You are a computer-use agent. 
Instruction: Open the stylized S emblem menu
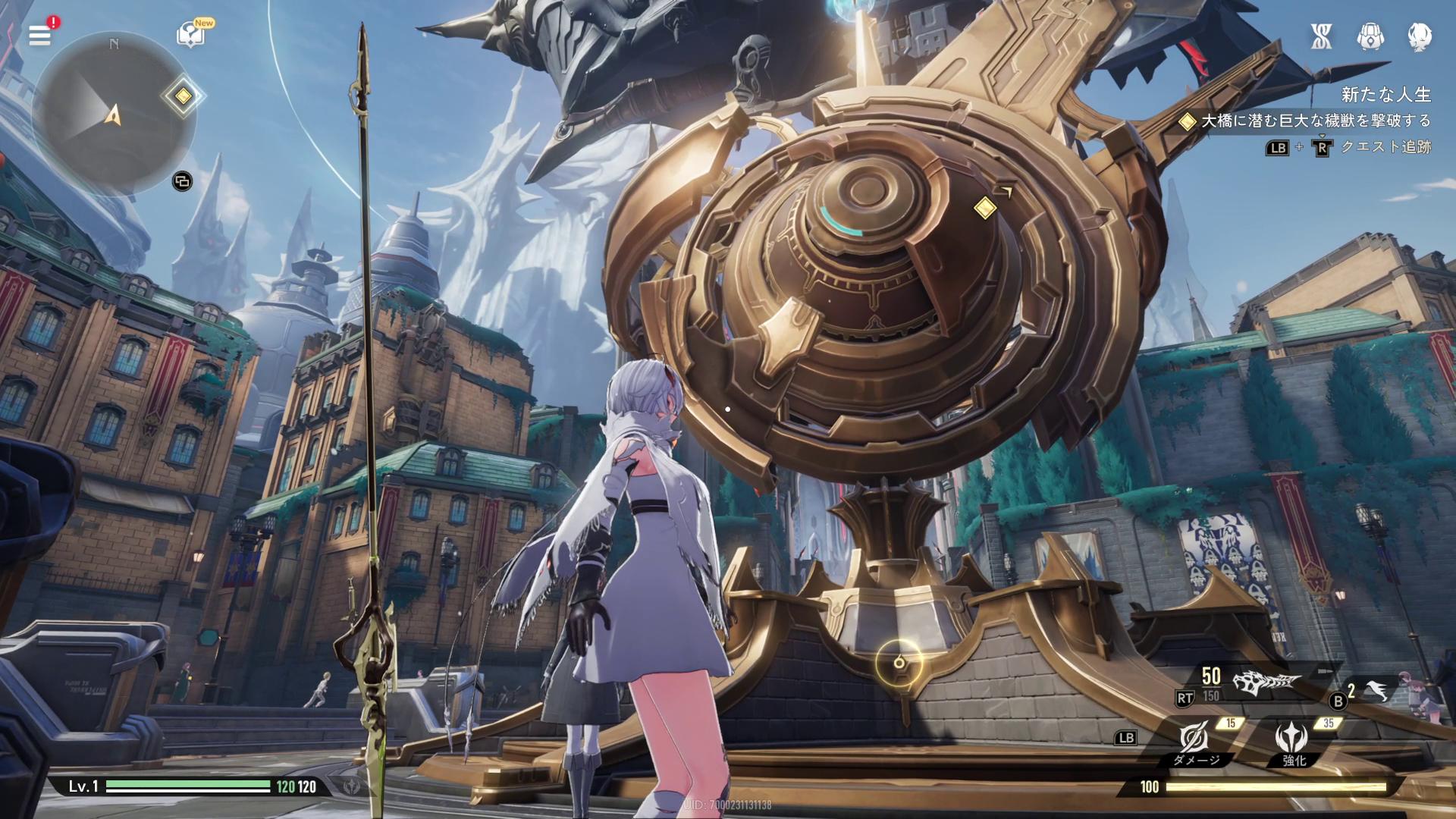click(1322, 36)
